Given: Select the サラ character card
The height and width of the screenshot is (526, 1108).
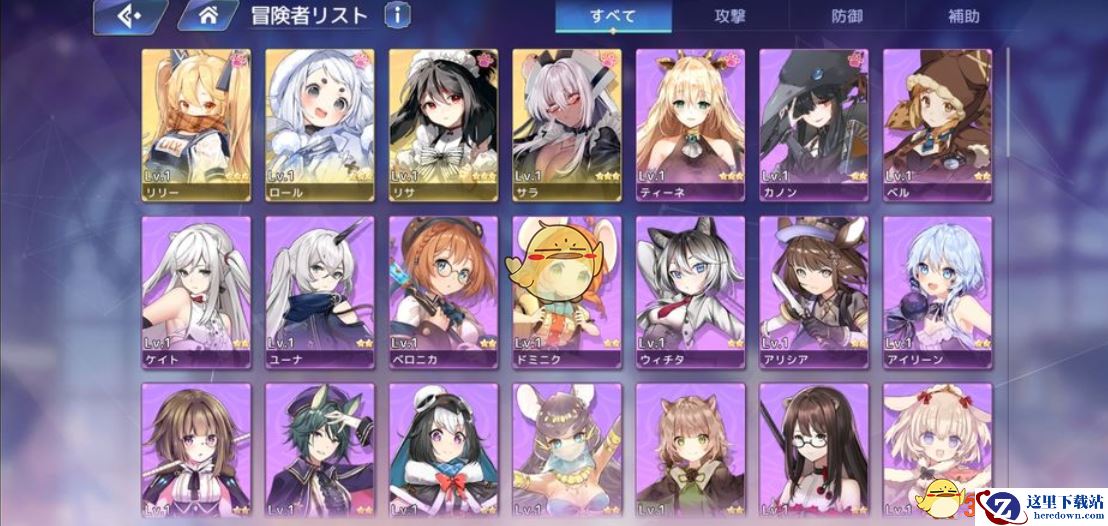Looking at the screenshot, I should pyautogui.click(x=567, y=124).
